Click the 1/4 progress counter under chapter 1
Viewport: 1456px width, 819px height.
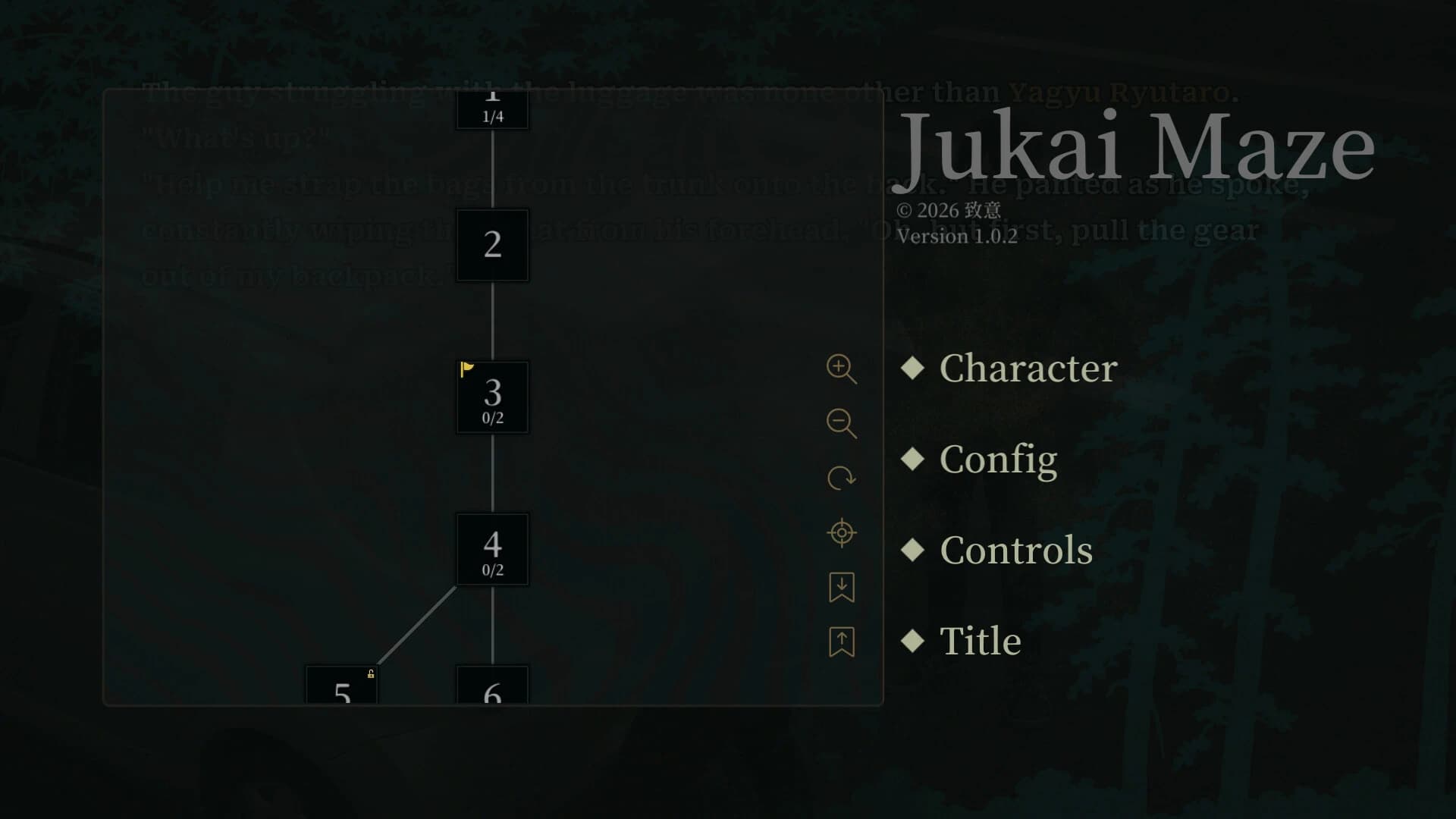pos(492,115)
